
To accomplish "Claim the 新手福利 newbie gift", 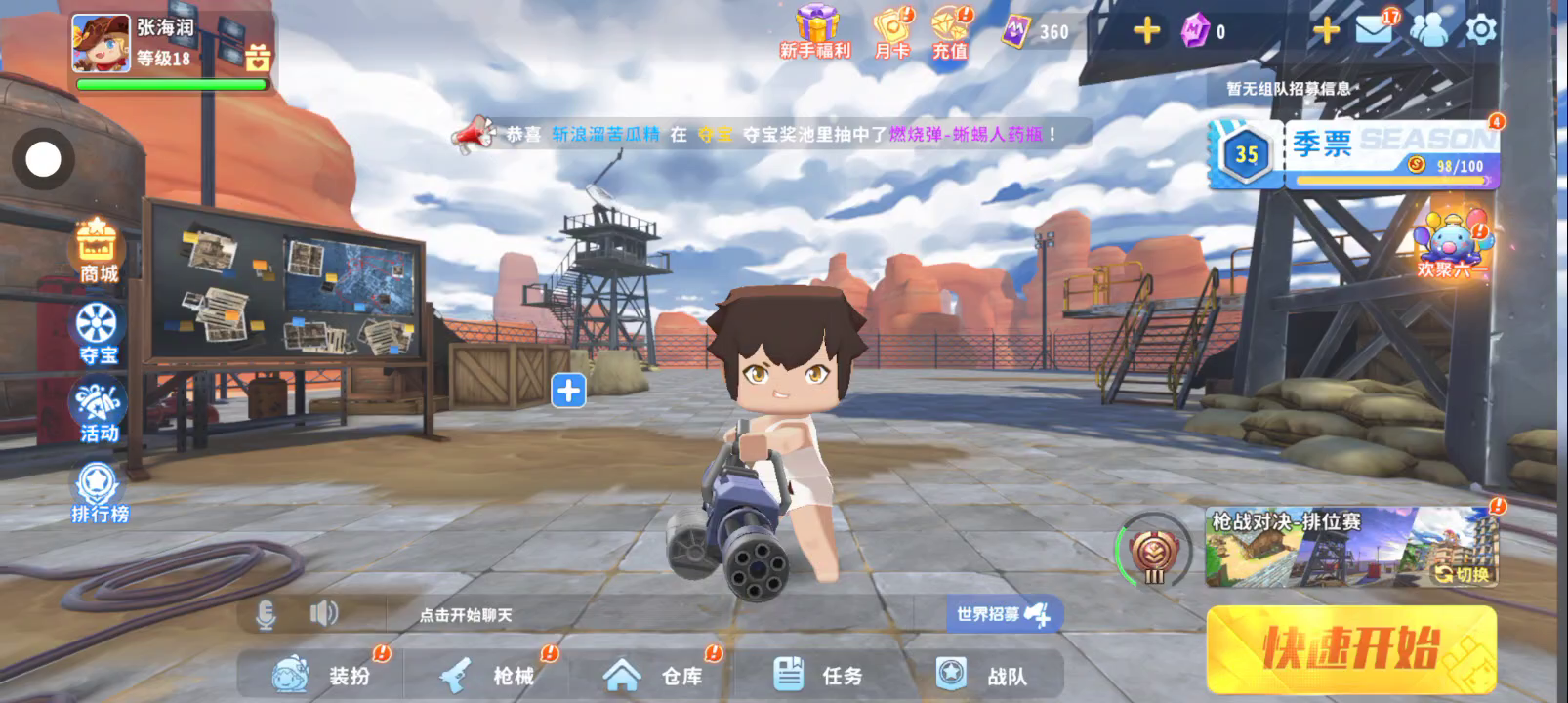I will pyautogui.click(x=815, y=32).
